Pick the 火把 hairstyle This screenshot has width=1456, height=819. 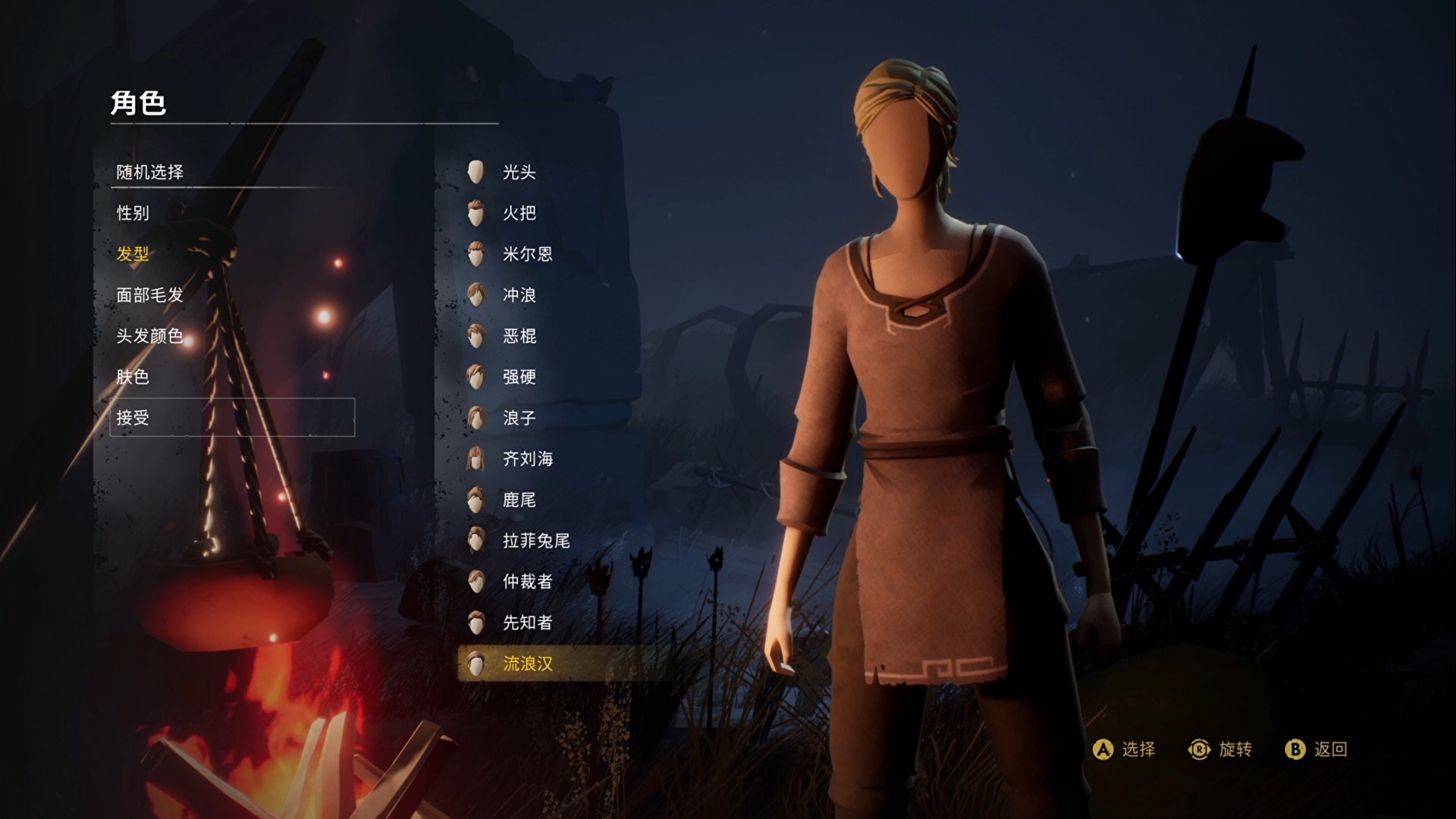point(519,213)
